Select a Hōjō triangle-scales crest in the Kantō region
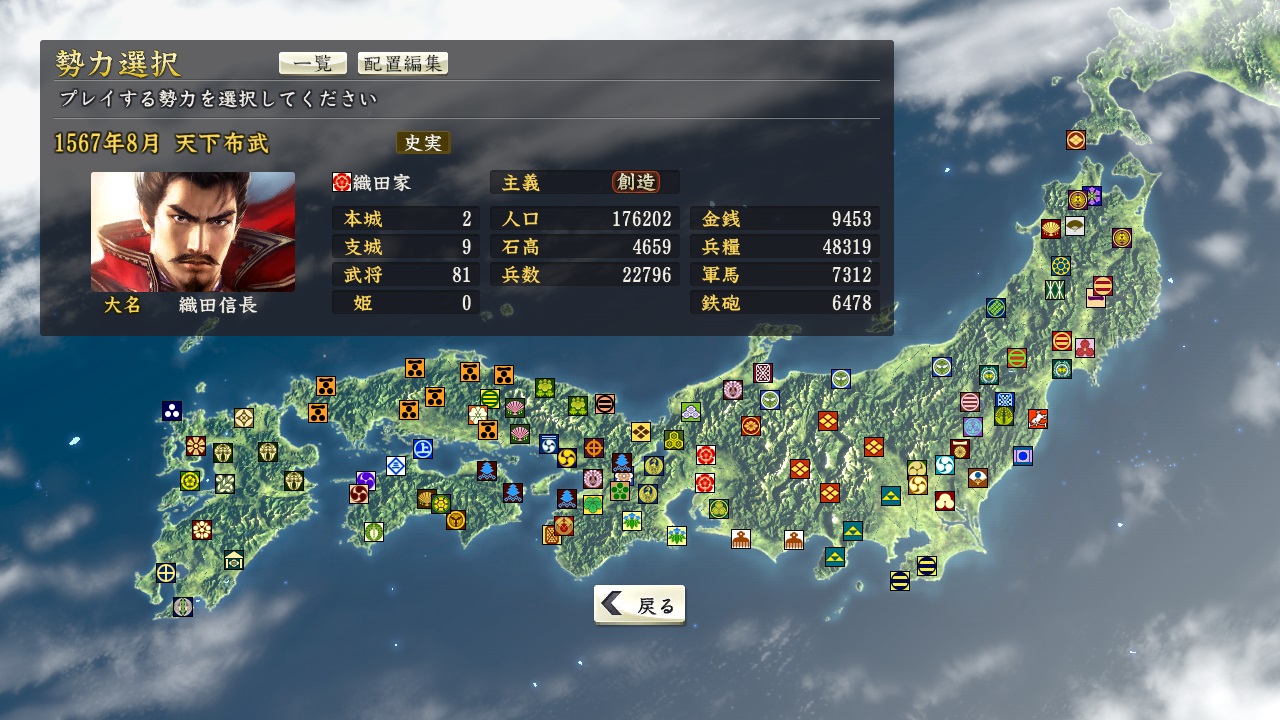 pos(891,495)
